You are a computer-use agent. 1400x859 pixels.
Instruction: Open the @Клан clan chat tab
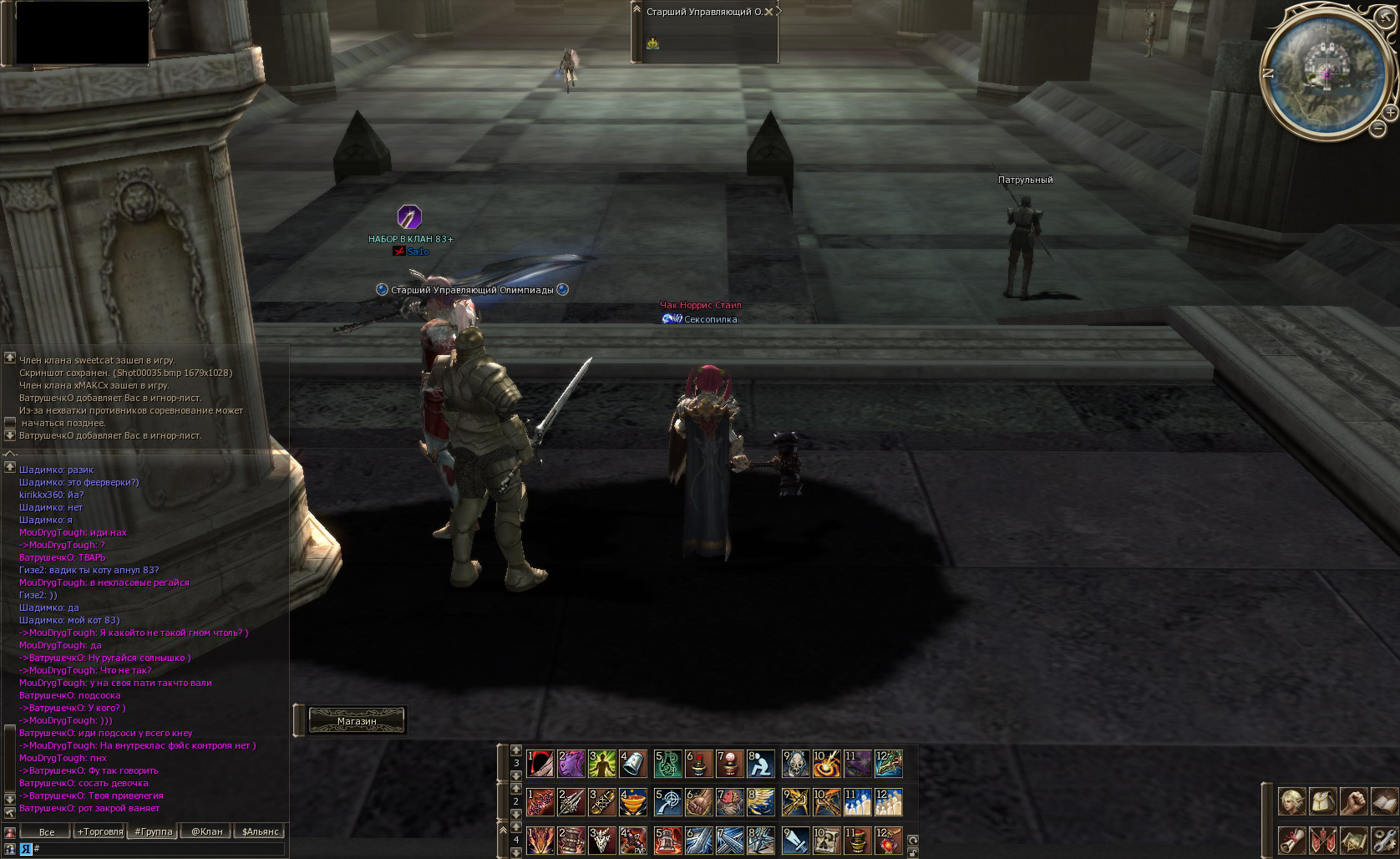pyautogui.click(x=206, y=831)
